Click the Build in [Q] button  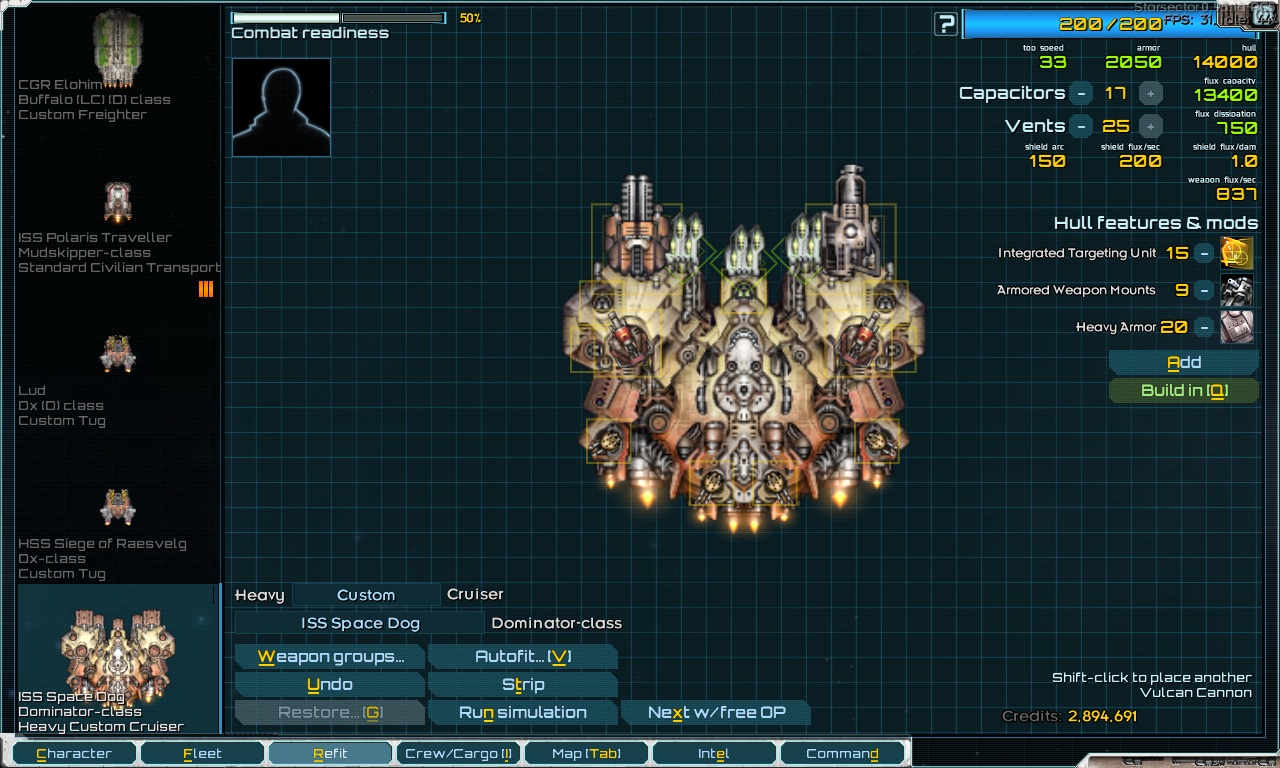1183,390
